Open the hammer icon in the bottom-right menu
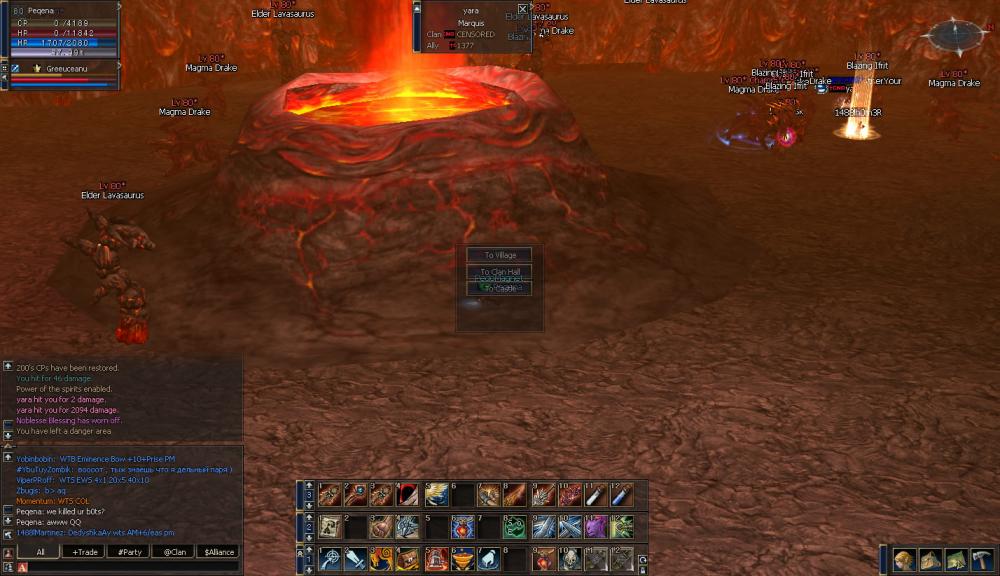This screenshot has height=576, width=1000. point(981,560)
